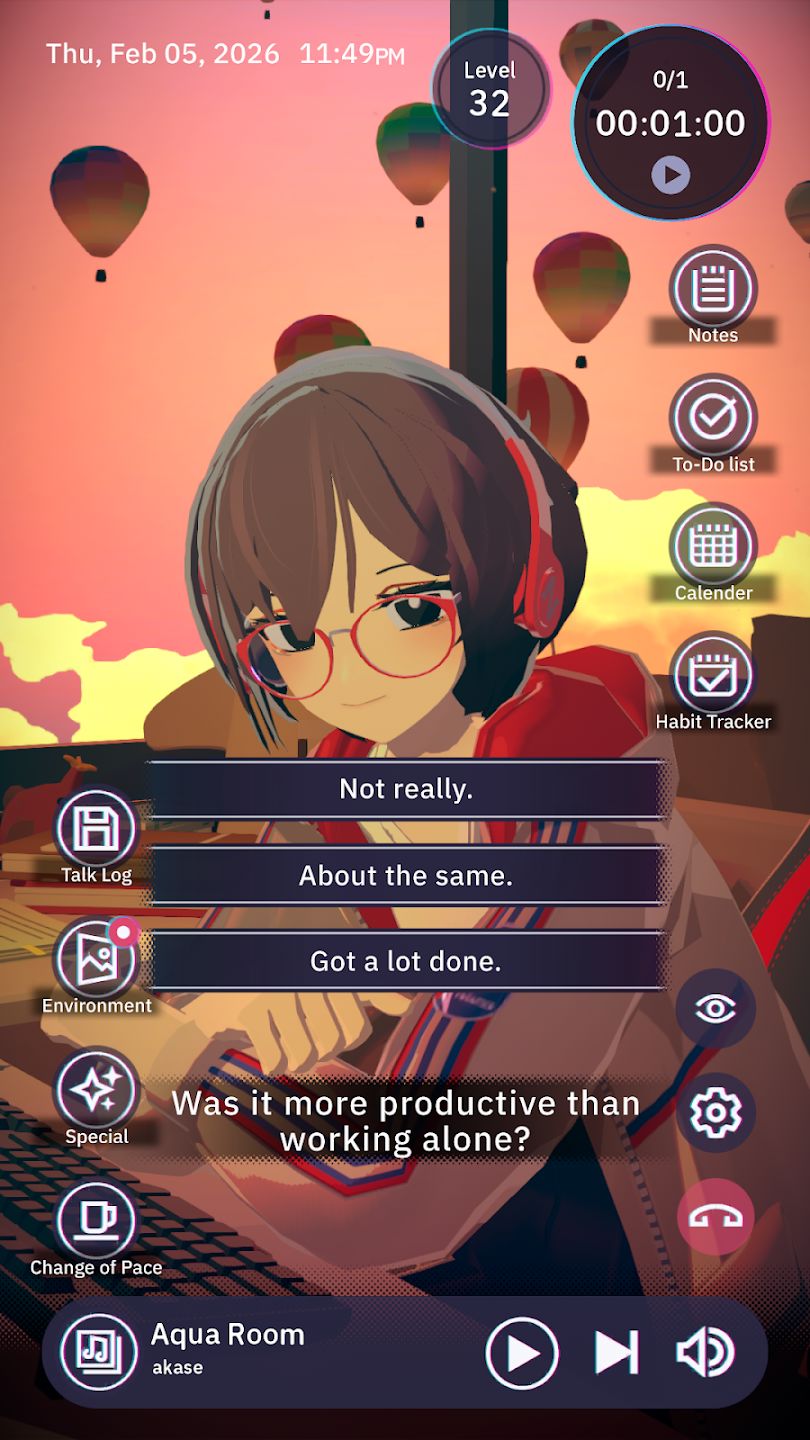This screenshot has height=1440, width=810.
Task: Click the speaker volume icon
Action: coord(705,1353)
